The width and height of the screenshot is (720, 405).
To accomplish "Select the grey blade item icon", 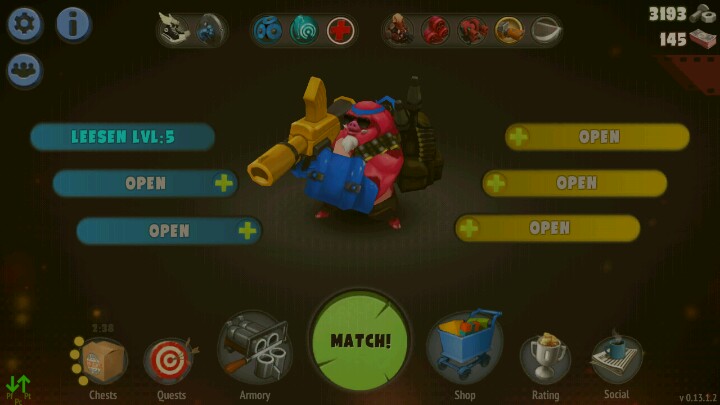I will 544,30.
